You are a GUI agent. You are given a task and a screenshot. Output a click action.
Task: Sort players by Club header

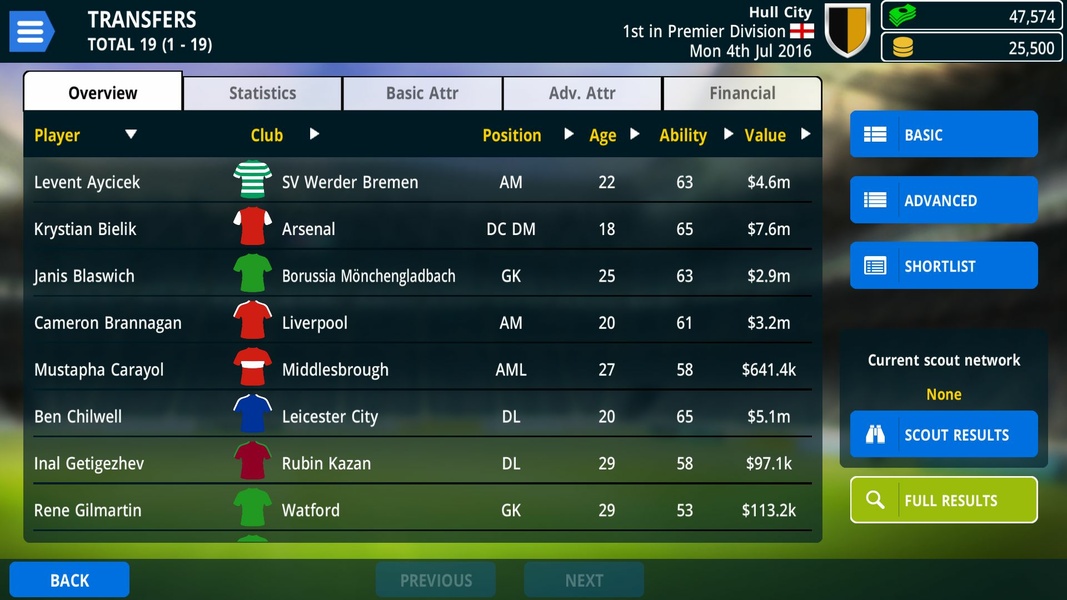(x=267, y=135)
